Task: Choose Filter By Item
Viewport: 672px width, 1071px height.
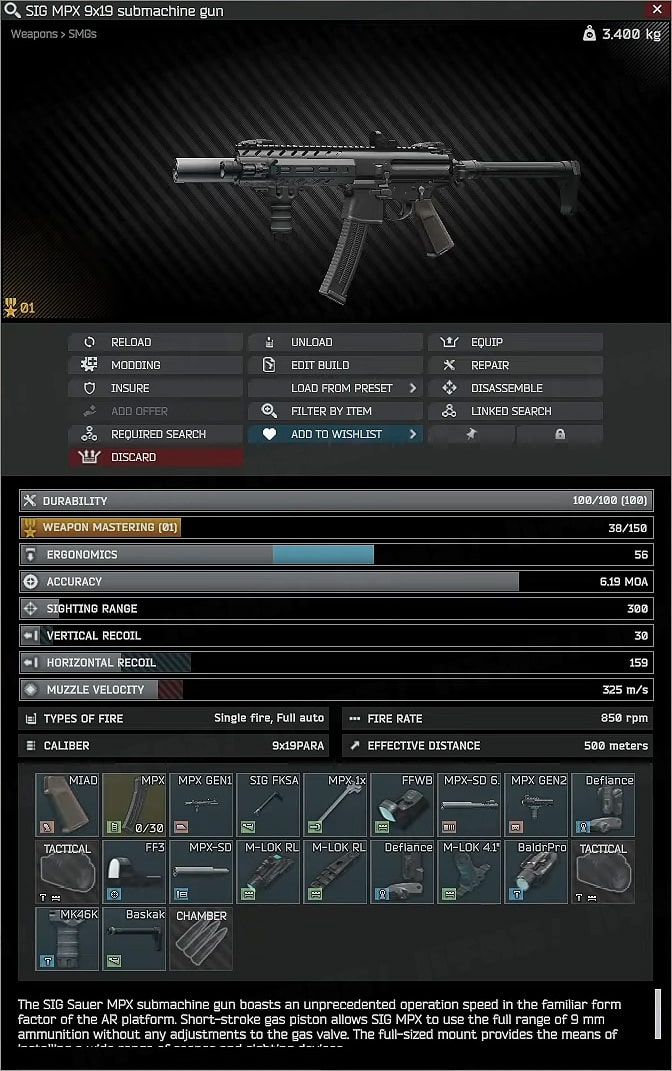Action: [x=334, y=411]
